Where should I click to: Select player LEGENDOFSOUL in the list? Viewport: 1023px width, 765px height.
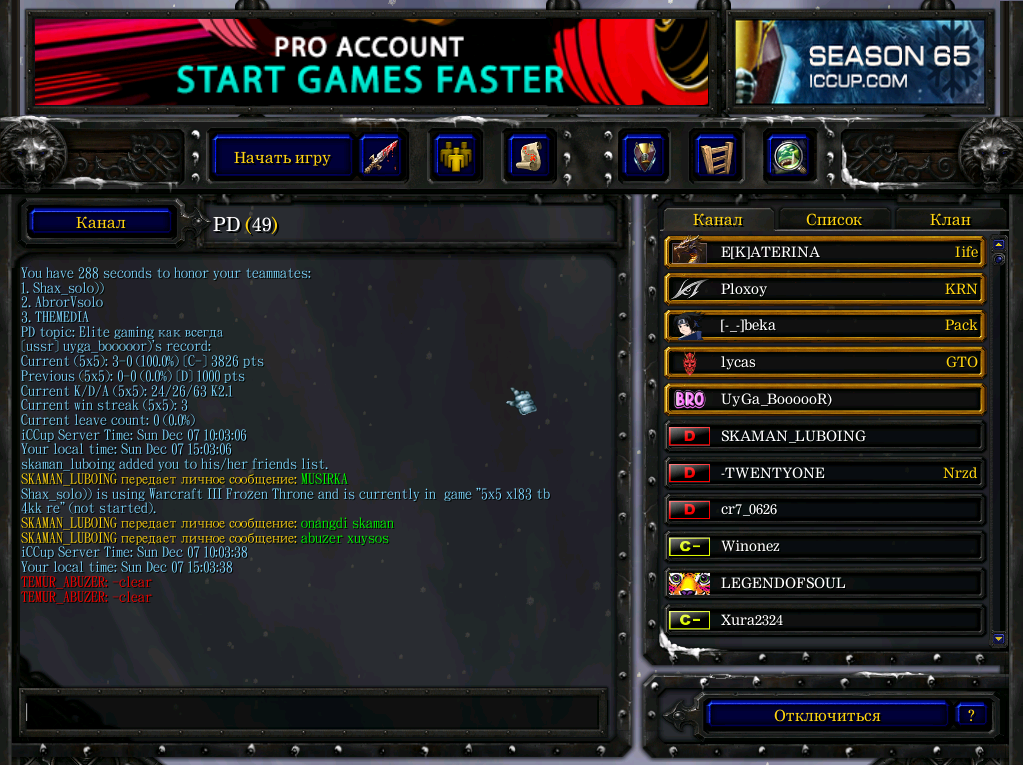[824, 583]
